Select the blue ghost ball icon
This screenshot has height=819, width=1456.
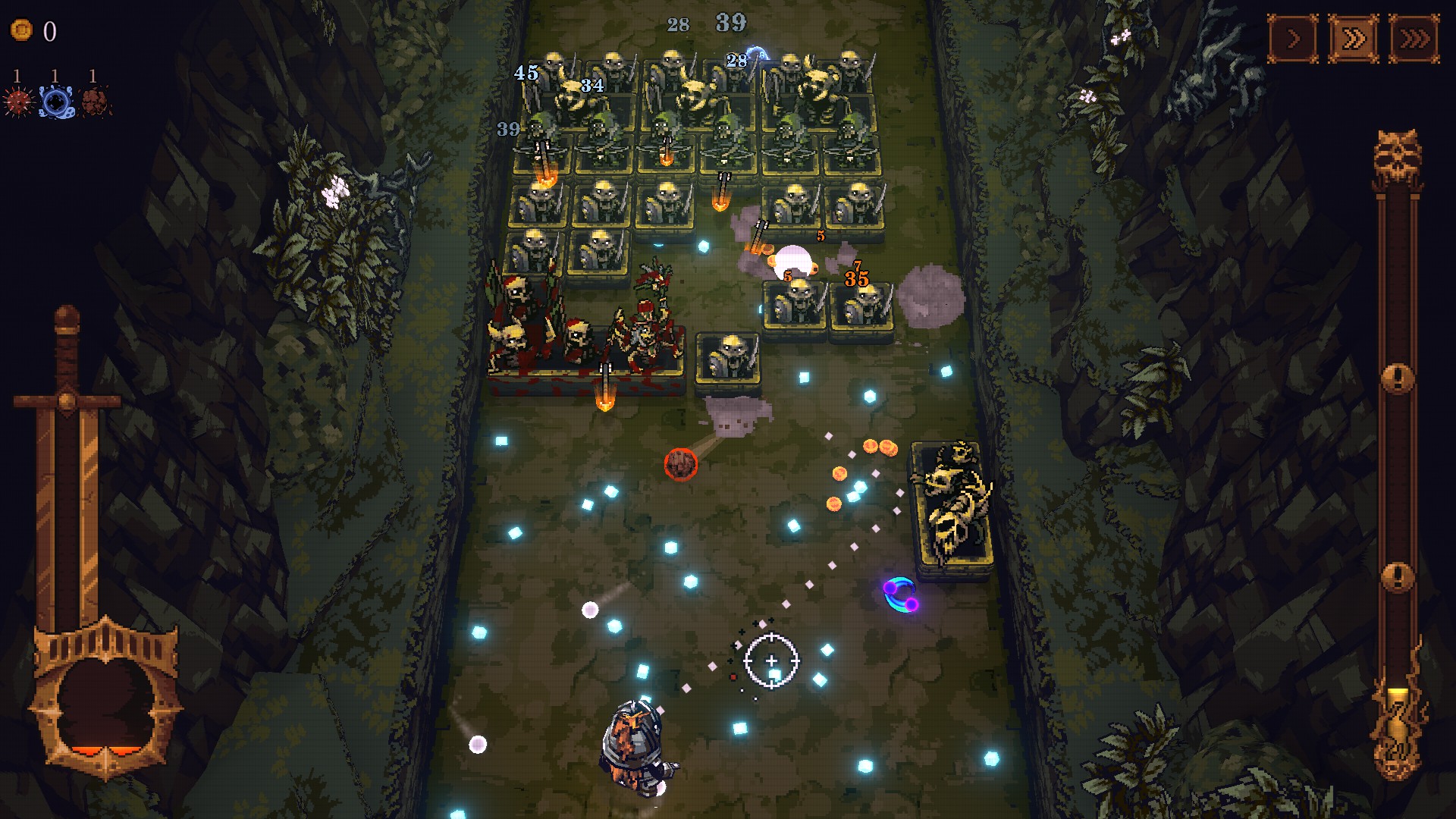(x=57, y=101)
